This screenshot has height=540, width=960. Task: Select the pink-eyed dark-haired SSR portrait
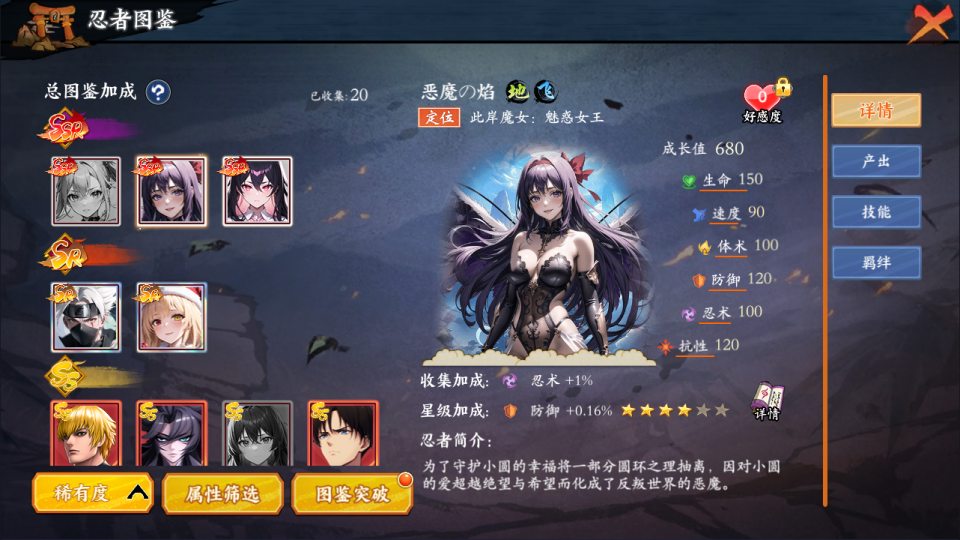tap(257, 191)
